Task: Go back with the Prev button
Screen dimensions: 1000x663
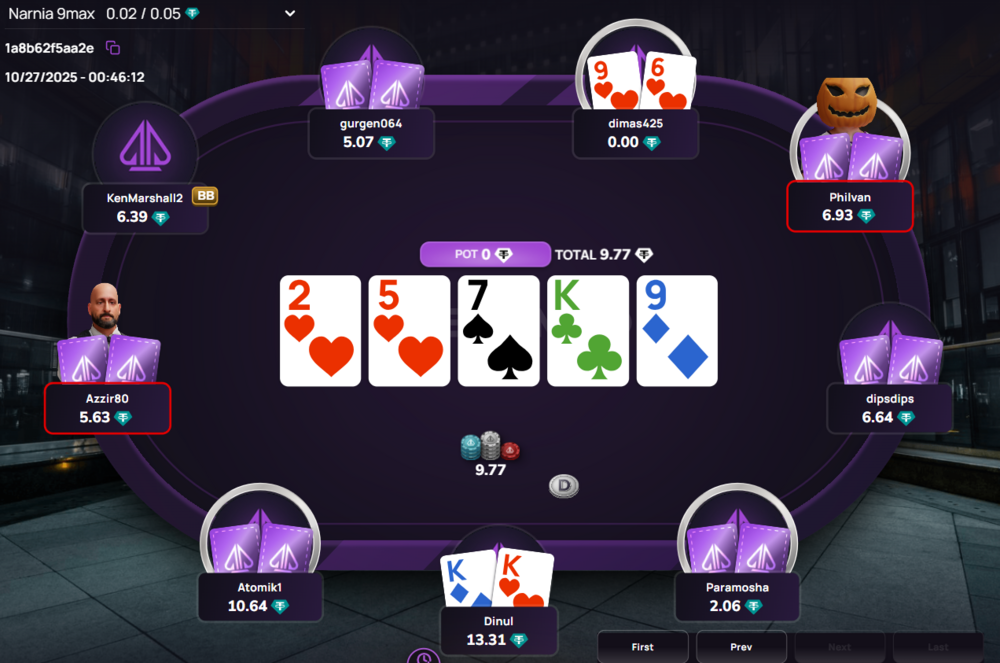Action: coord(741,647)
